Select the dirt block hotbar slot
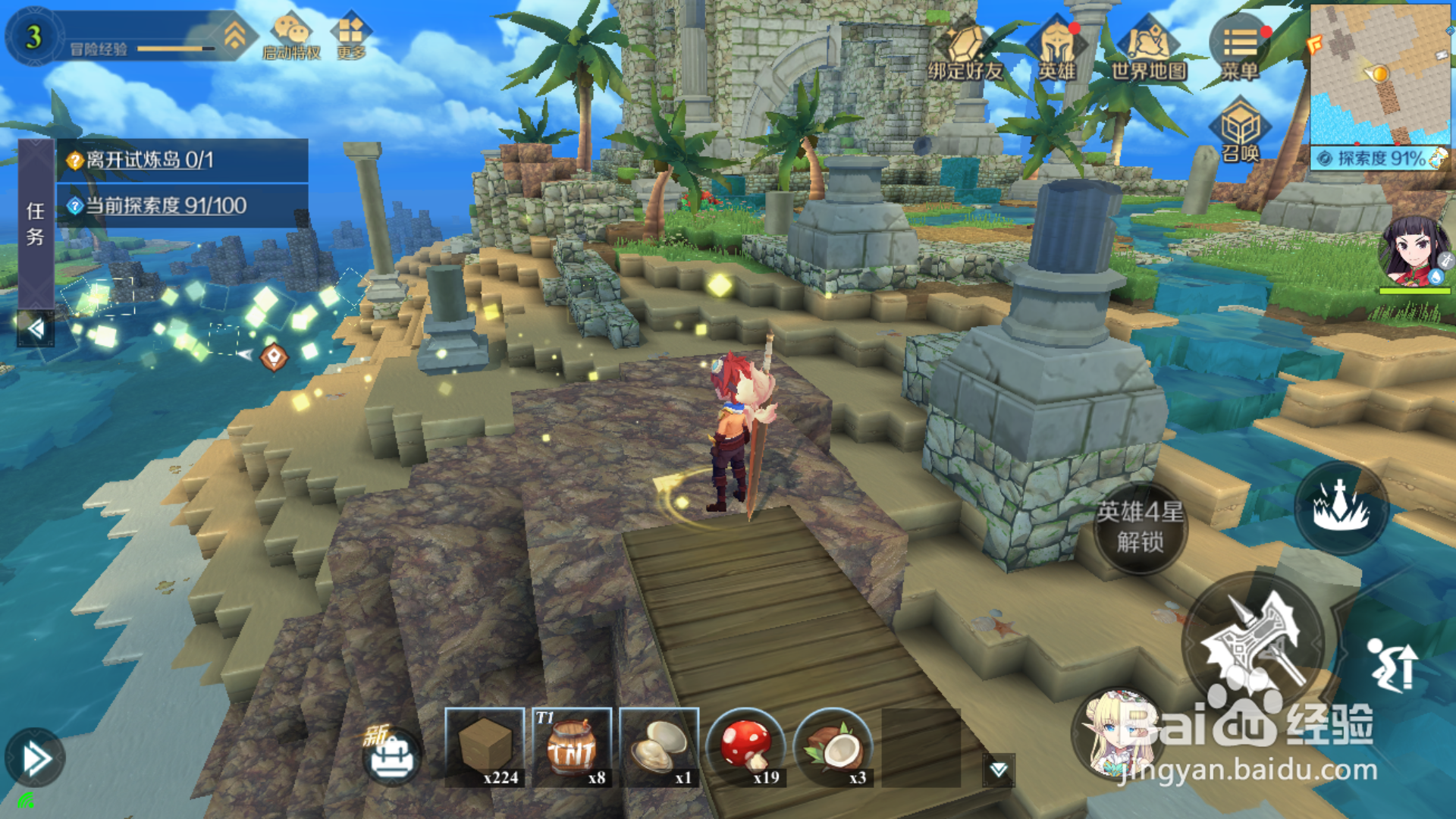 coord(485,747)
